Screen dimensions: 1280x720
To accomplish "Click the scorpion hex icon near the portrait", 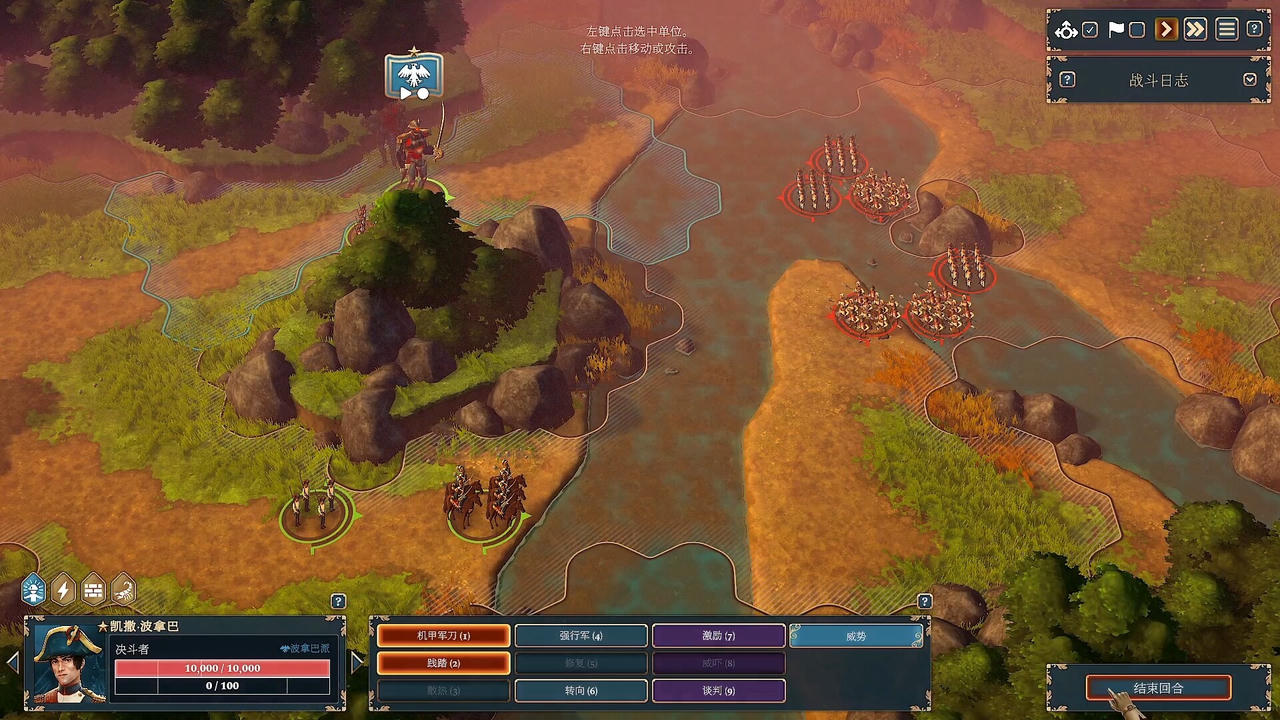I will point(120,590).
